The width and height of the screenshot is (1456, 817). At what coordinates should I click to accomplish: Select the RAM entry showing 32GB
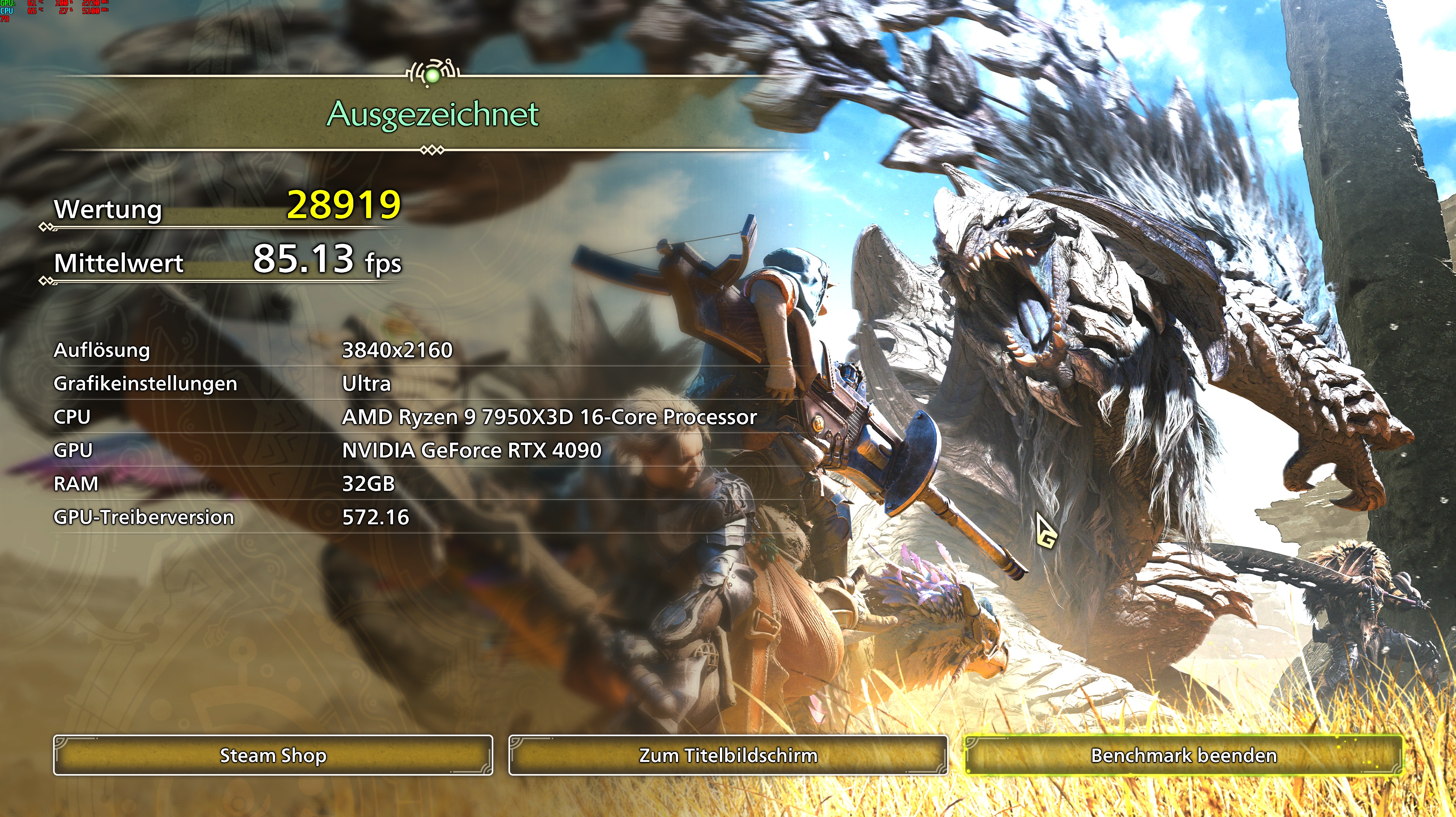coord(371,484)
